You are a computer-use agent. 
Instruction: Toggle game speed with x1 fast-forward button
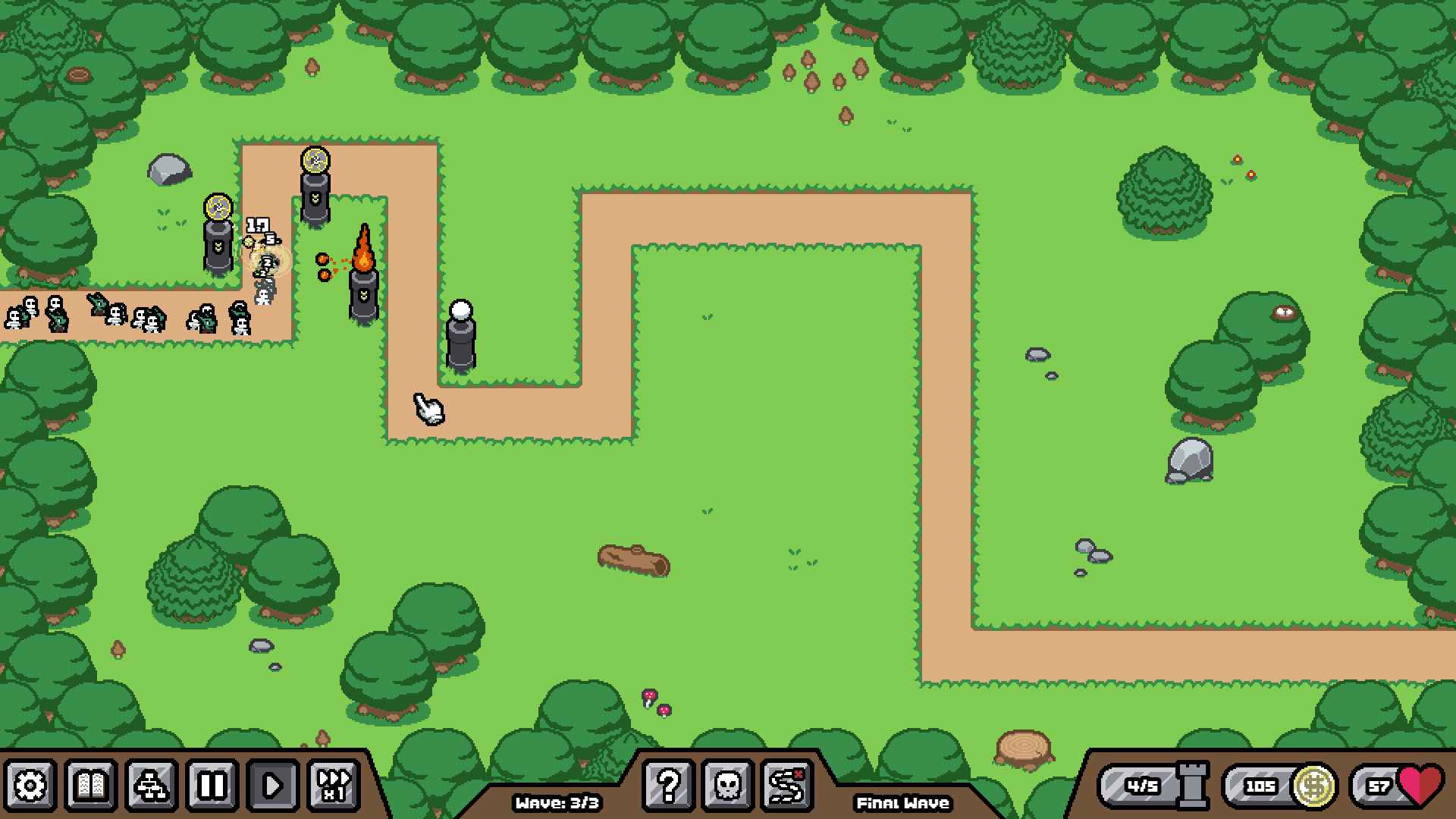pos(335,786)
